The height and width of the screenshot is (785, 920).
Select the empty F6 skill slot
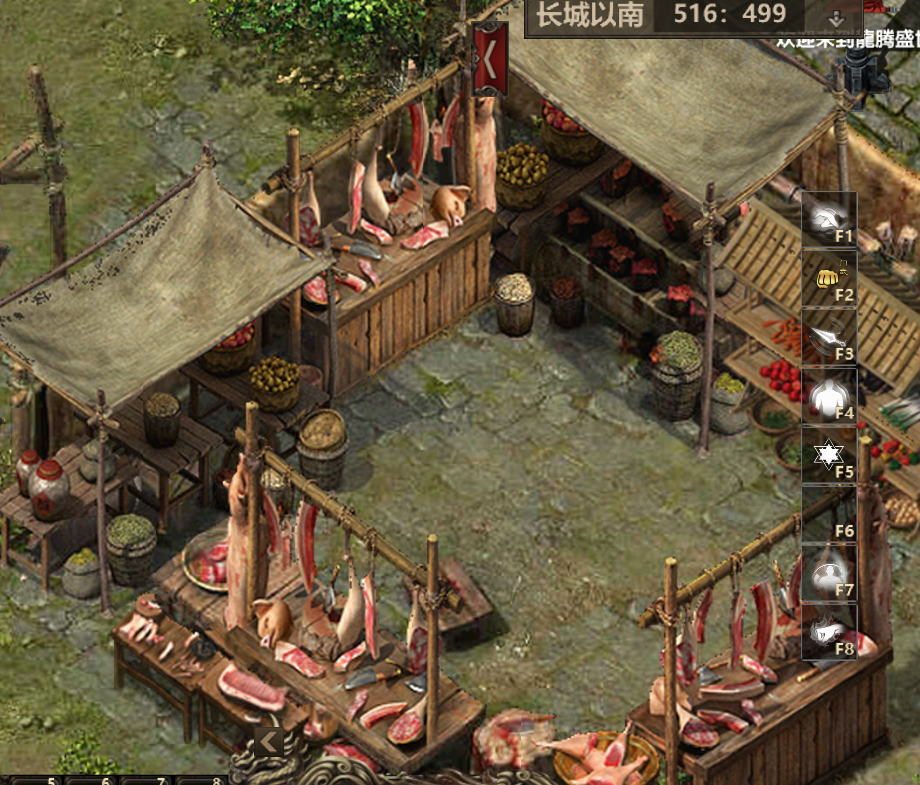[x=829, y=514]
